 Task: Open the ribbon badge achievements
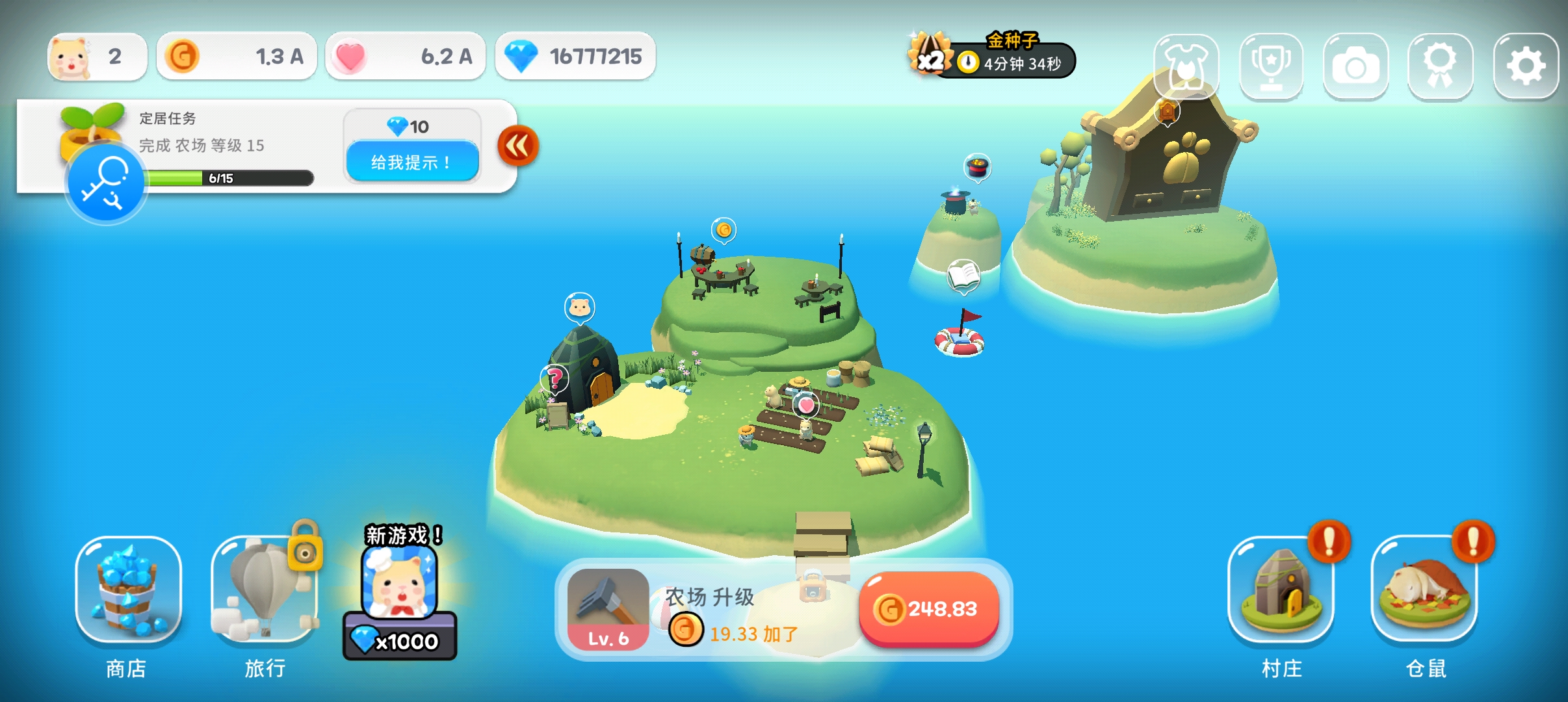[x=1440, y=66]
